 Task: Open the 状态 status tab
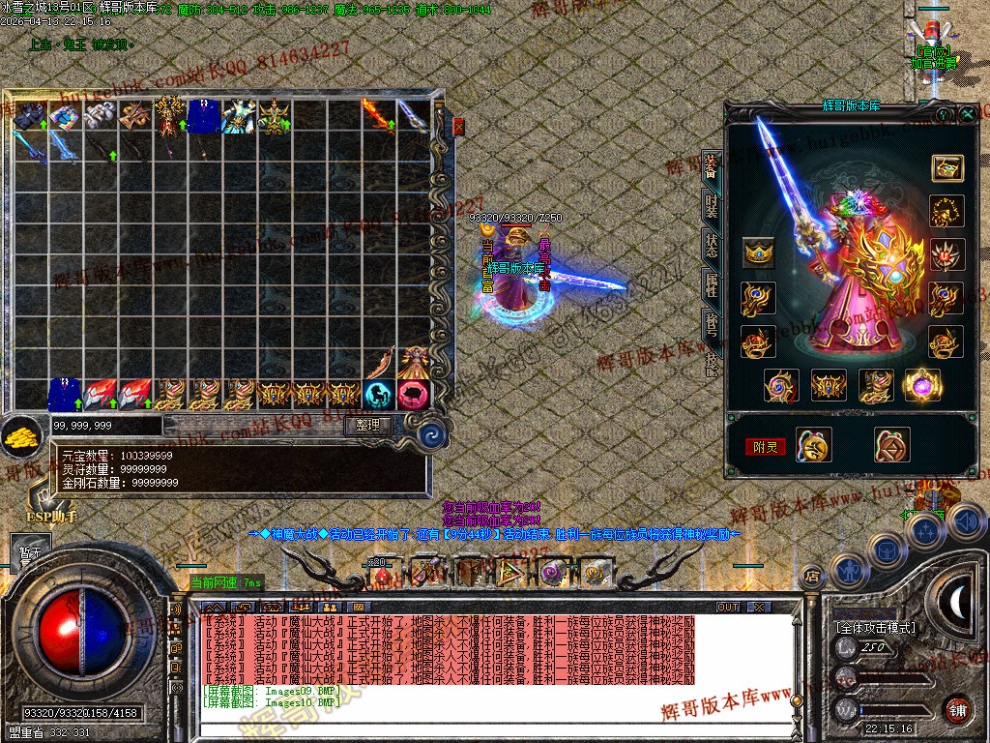tap(711, 246)
